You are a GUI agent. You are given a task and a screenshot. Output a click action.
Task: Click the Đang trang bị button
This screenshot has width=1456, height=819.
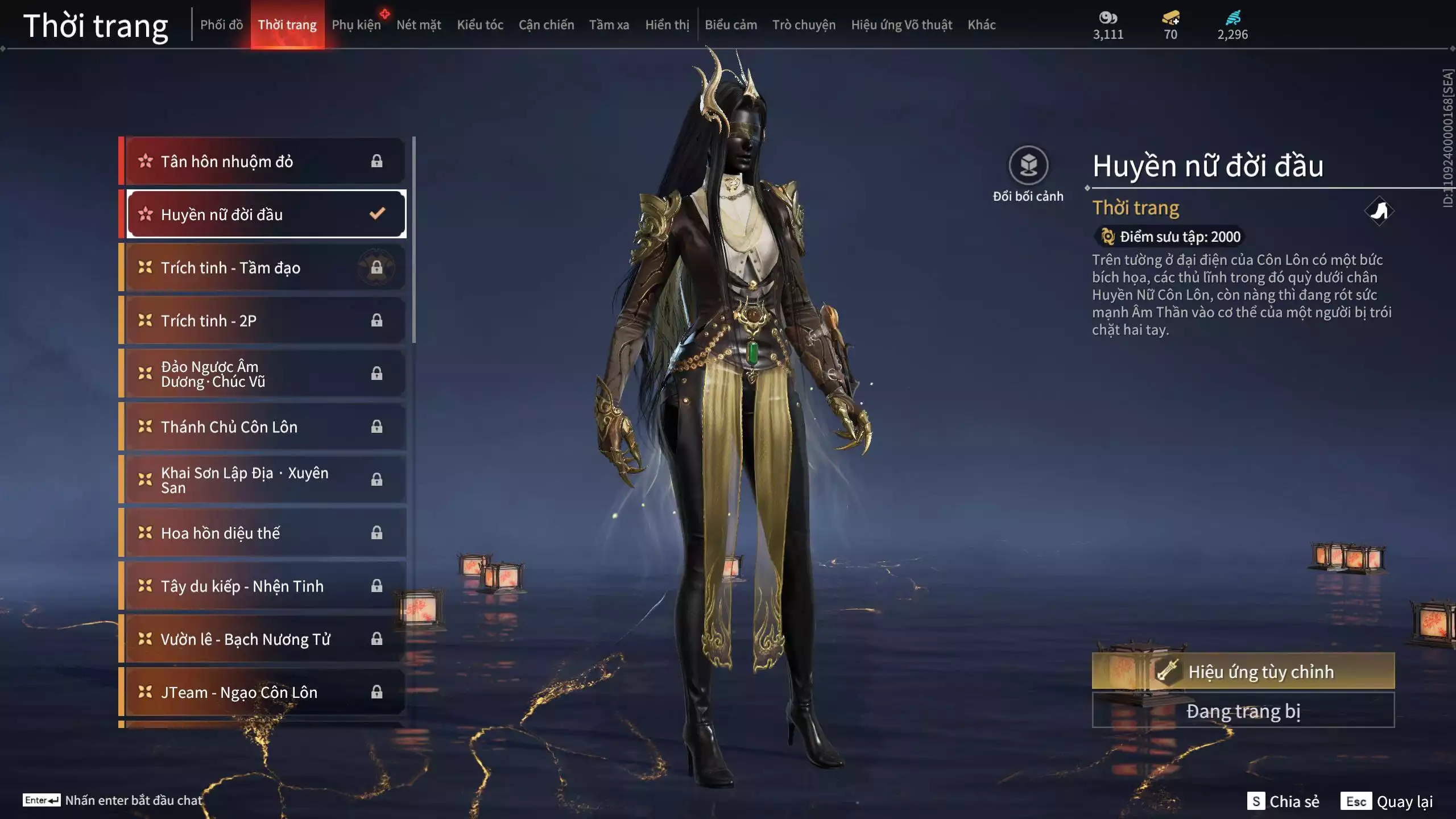(x=1243, y=711)
